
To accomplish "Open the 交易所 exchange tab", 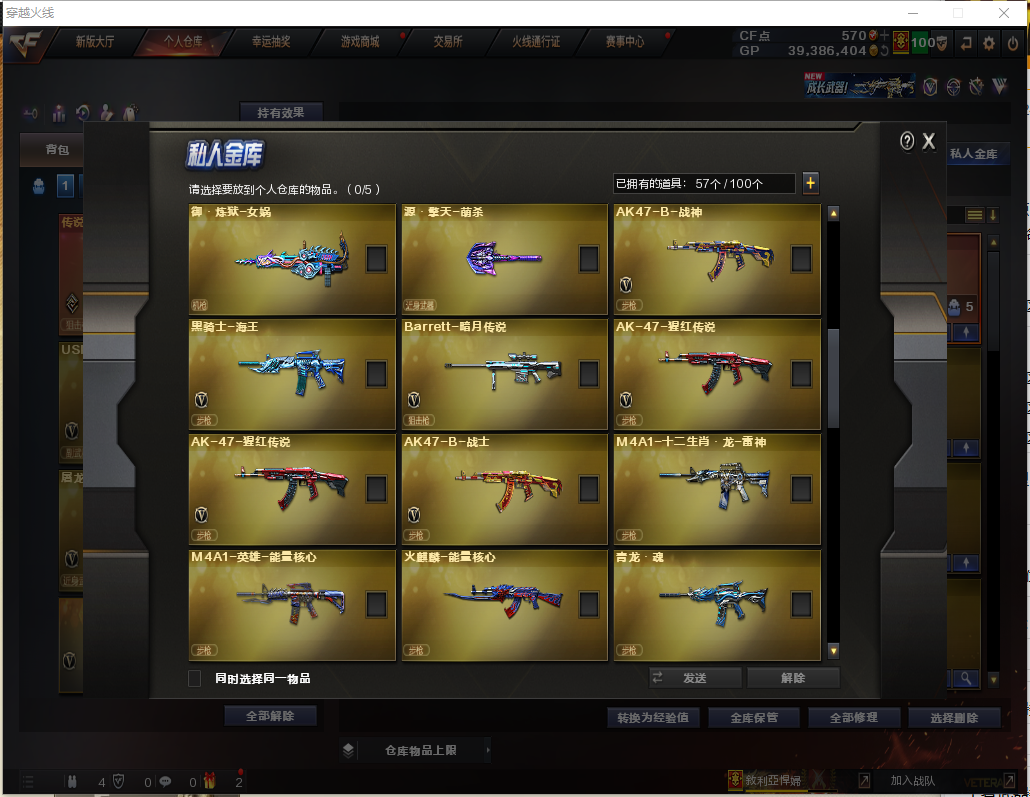I will 447,42.
